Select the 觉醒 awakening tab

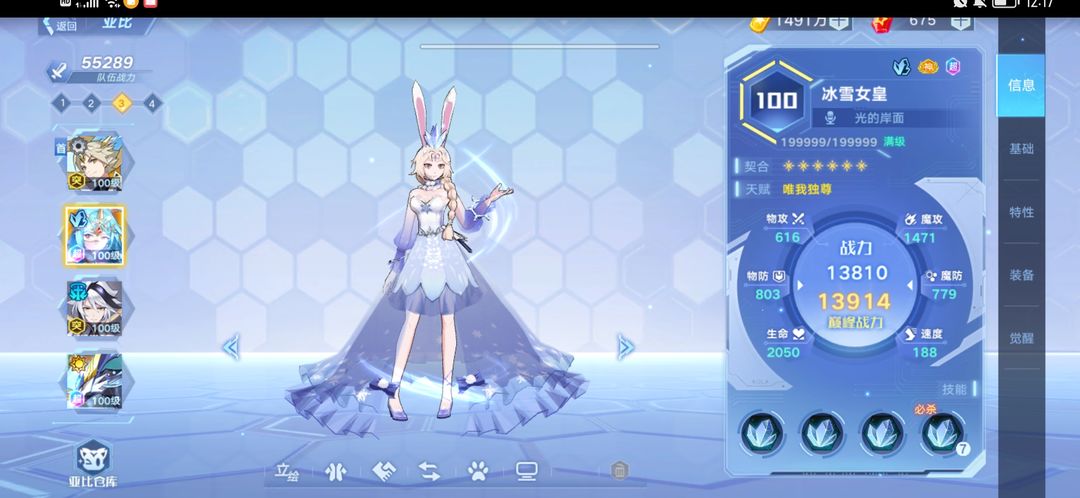[x=1021, y=338]
